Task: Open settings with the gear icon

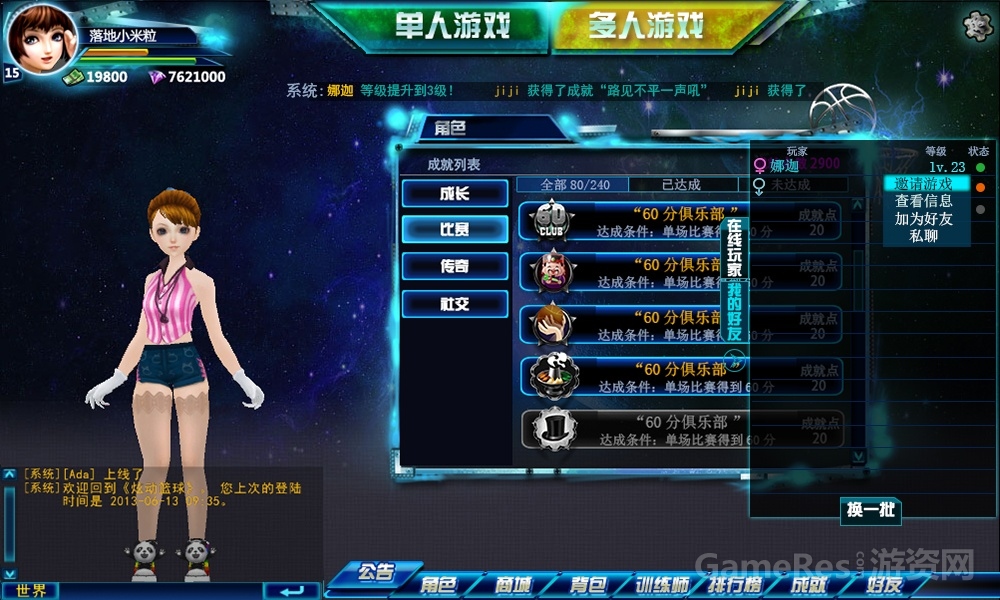Action: tap(976, 26)
